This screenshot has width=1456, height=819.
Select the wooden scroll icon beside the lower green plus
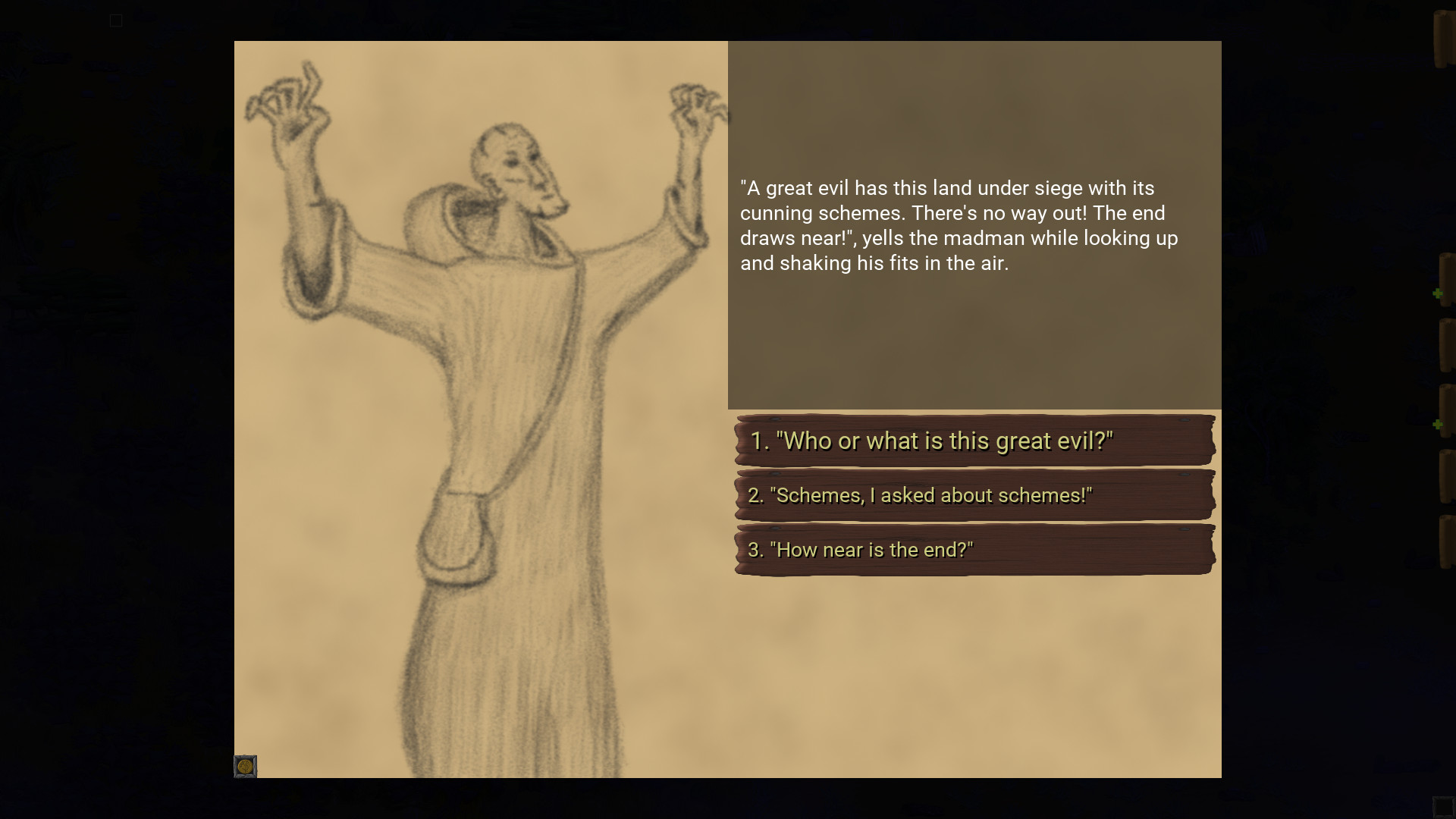(1447, 411)
